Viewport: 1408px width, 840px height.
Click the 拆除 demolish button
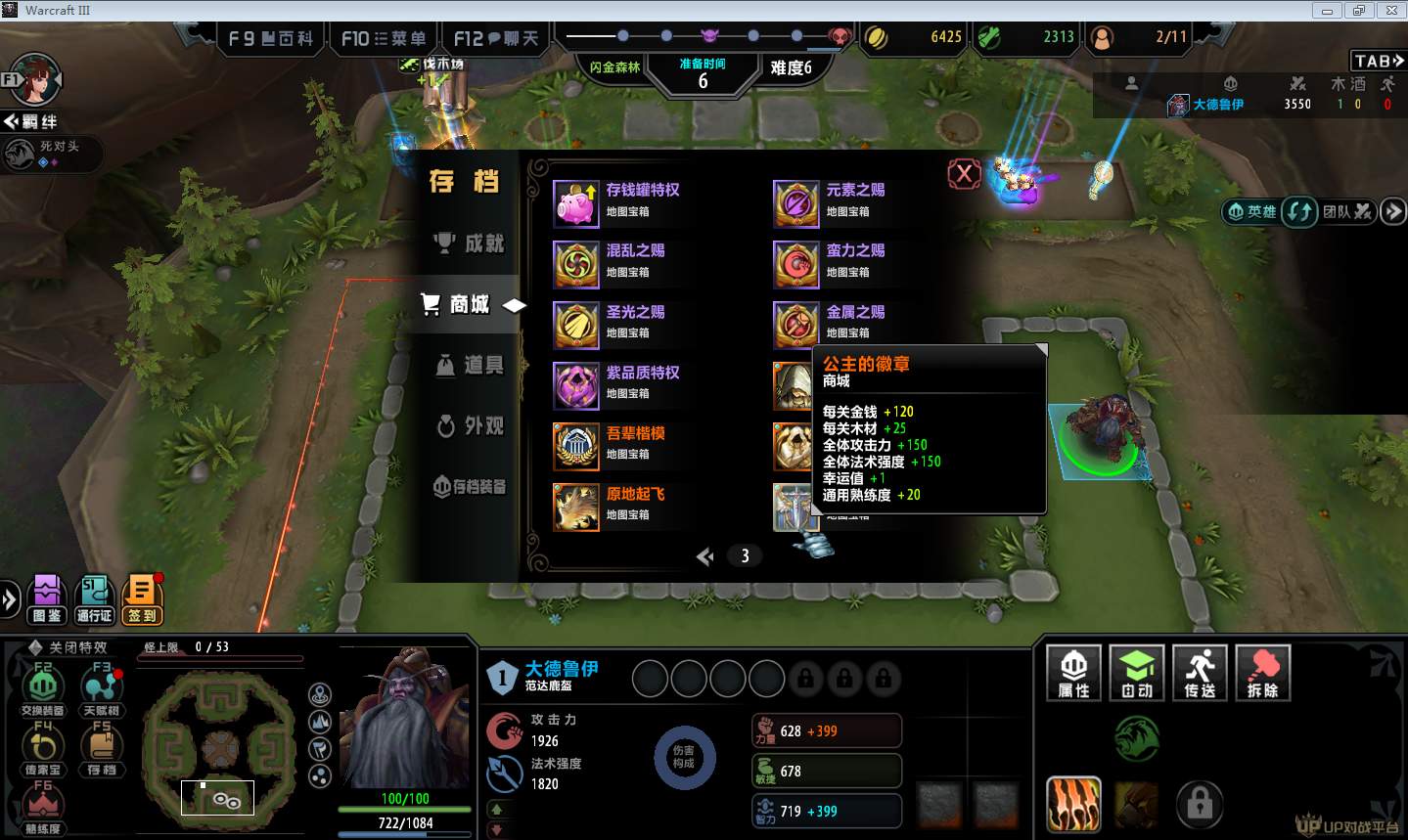point(1262,673)
